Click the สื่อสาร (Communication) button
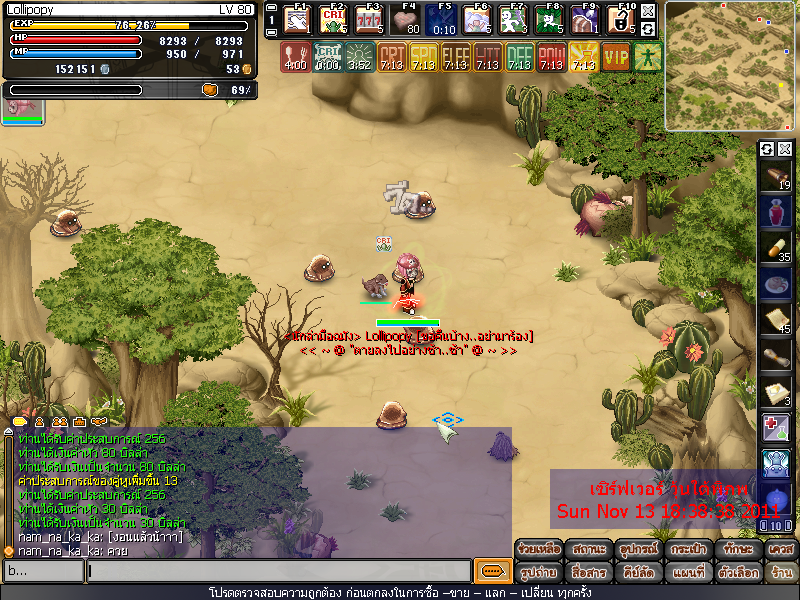This screenshot has height=600, width=800. 587,573
